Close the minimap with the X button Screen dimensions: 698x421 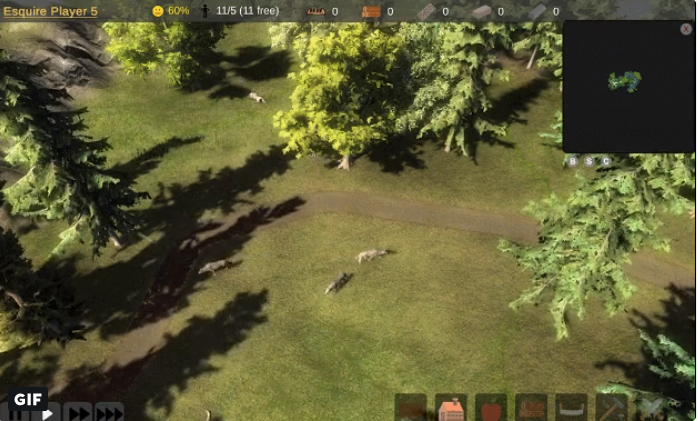pyautogui.click(x=686, y=29)
